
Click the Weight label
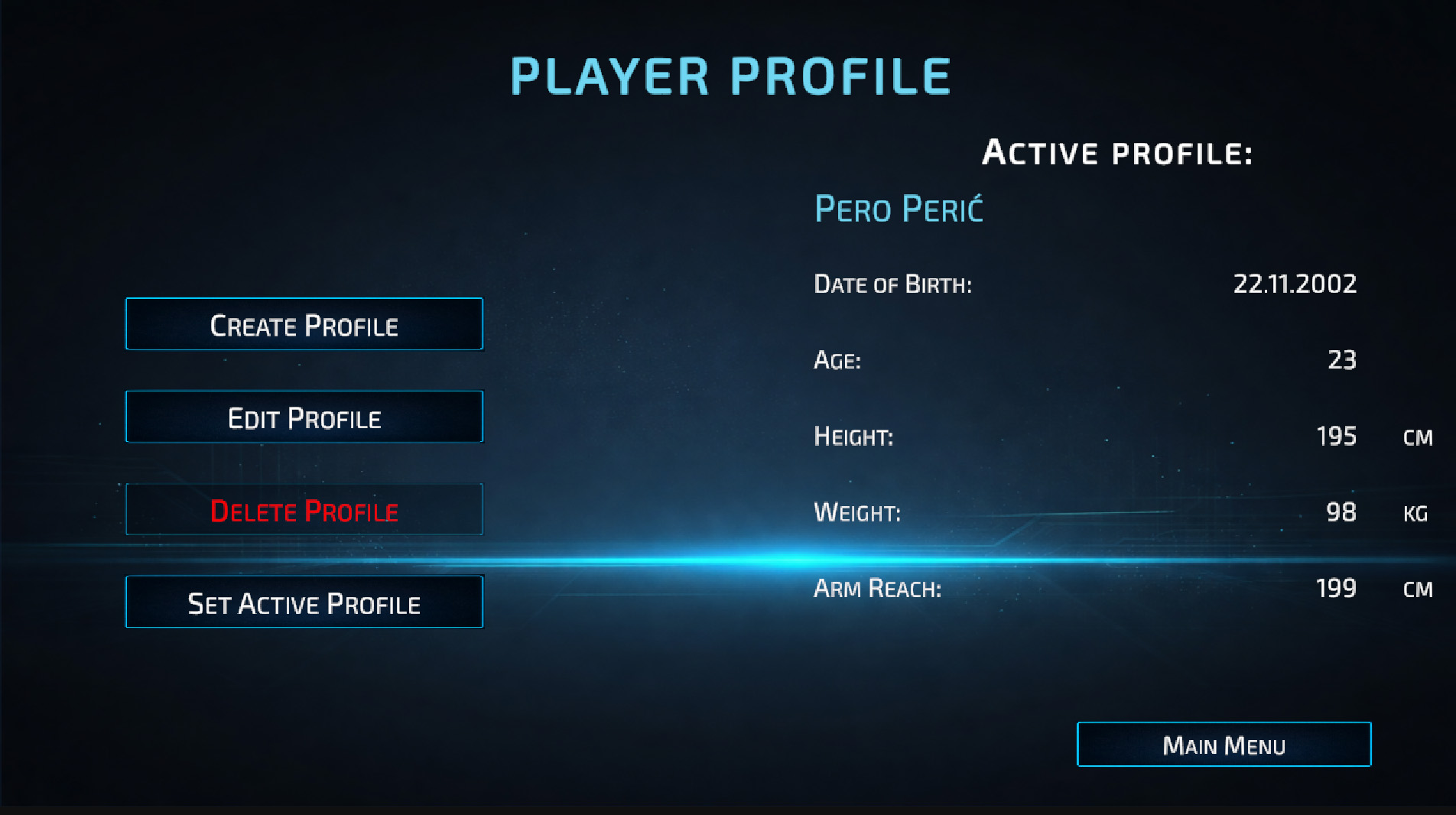[x=858, y=513]
